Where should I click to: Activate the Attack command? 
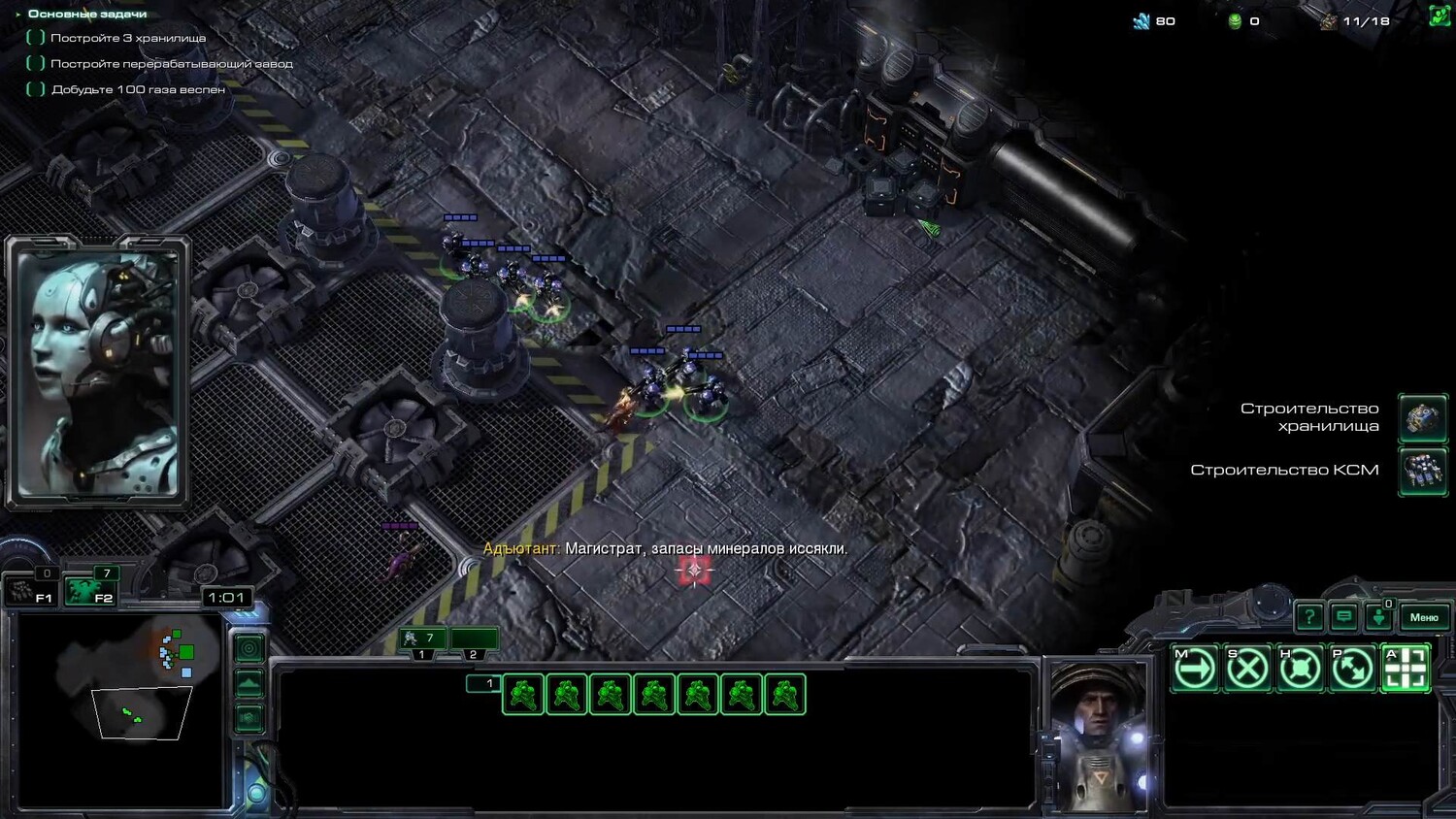(x=1405, y=669)
